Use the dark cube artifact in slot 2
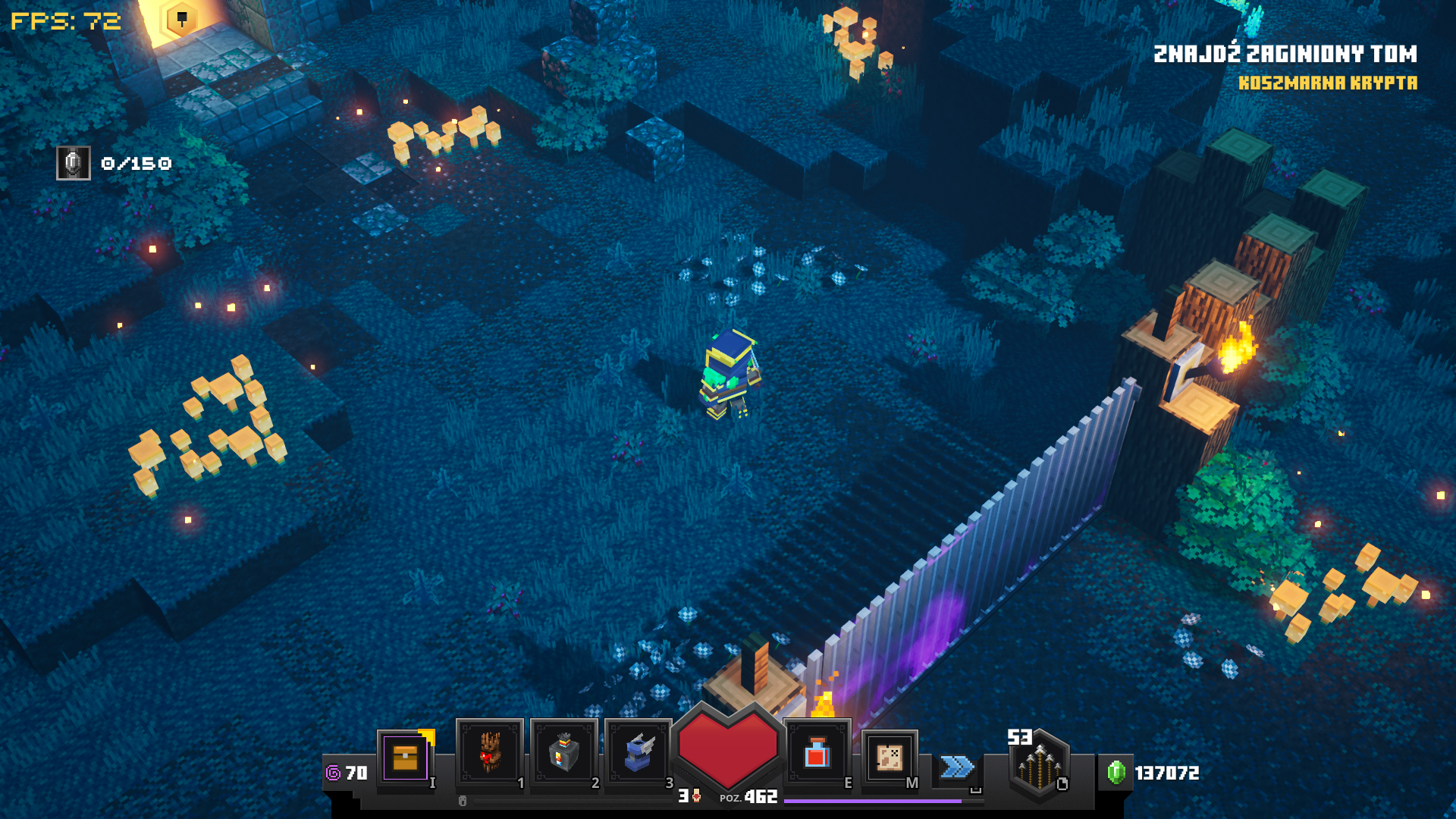The height and width of the screenshot is (819, 1456). [564, 753]
